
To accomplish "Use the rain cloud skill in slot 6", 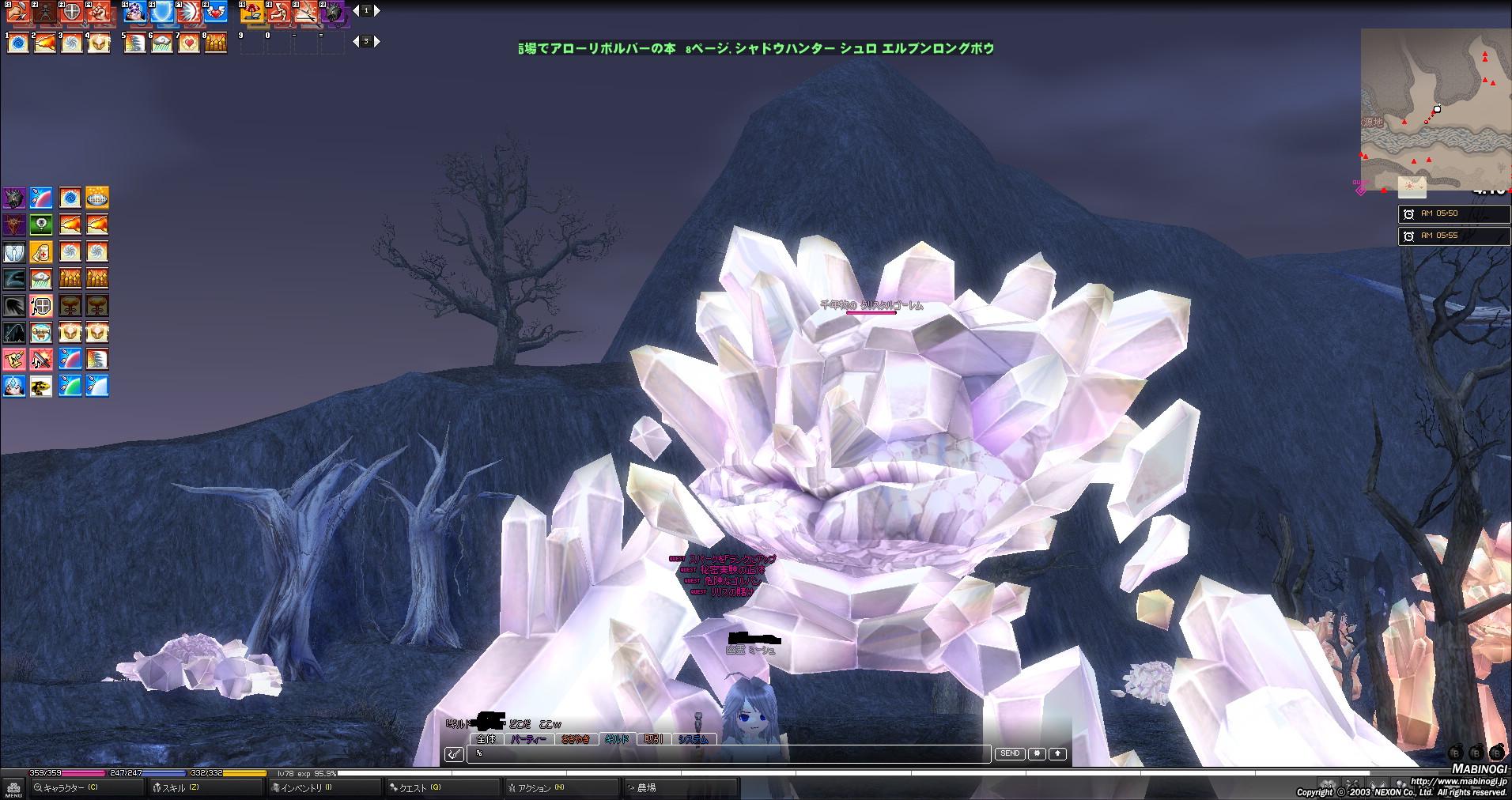I will (x=161, y=43).
